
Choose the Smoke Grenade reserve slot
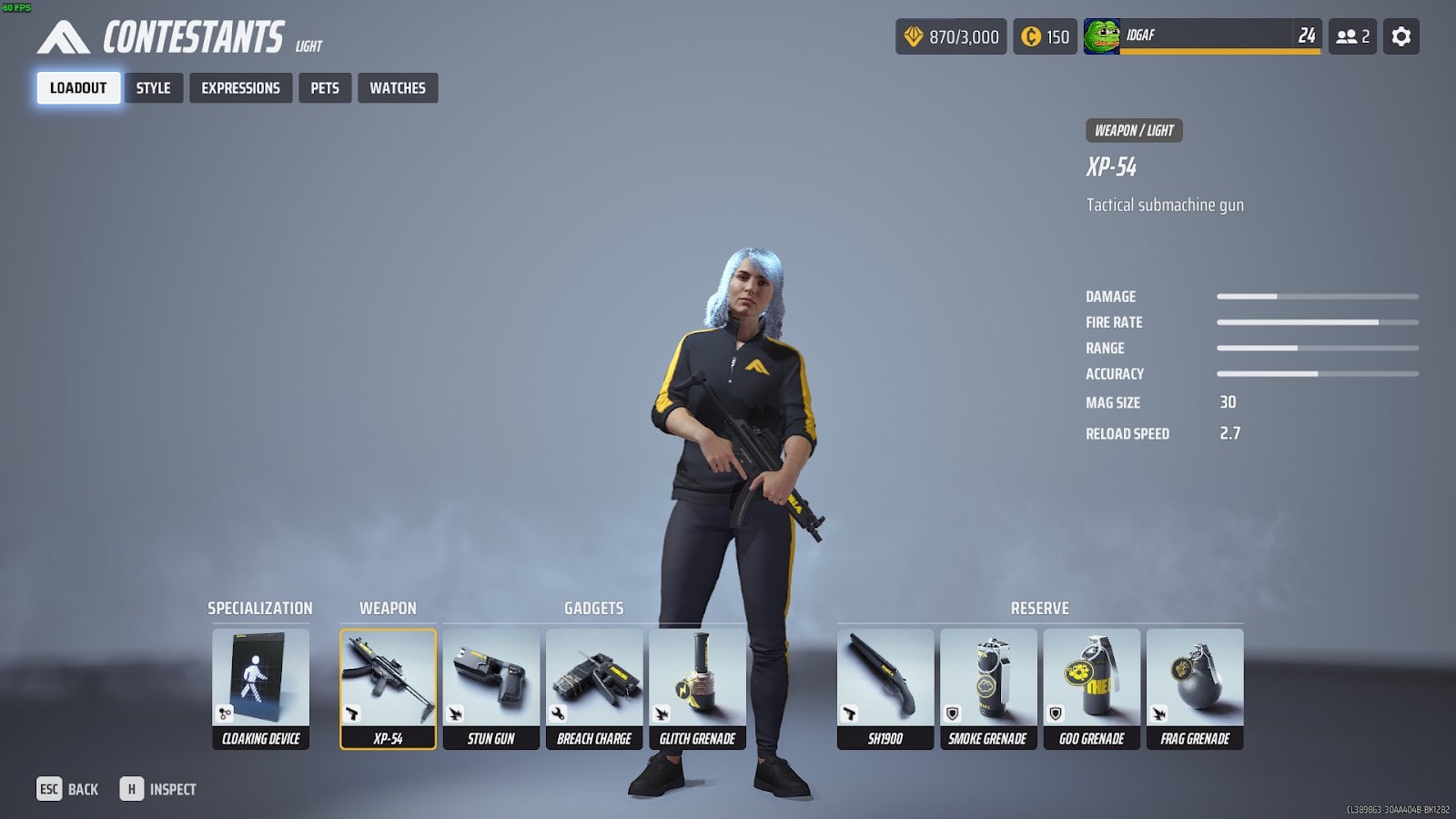[988, 689]
